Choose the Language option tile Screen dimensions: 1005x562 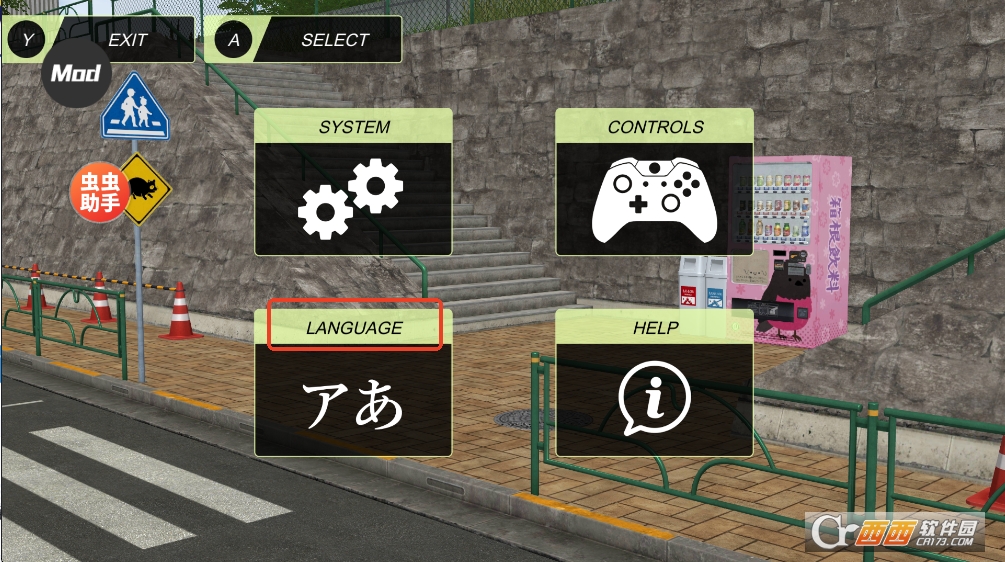tap(353, 384)
